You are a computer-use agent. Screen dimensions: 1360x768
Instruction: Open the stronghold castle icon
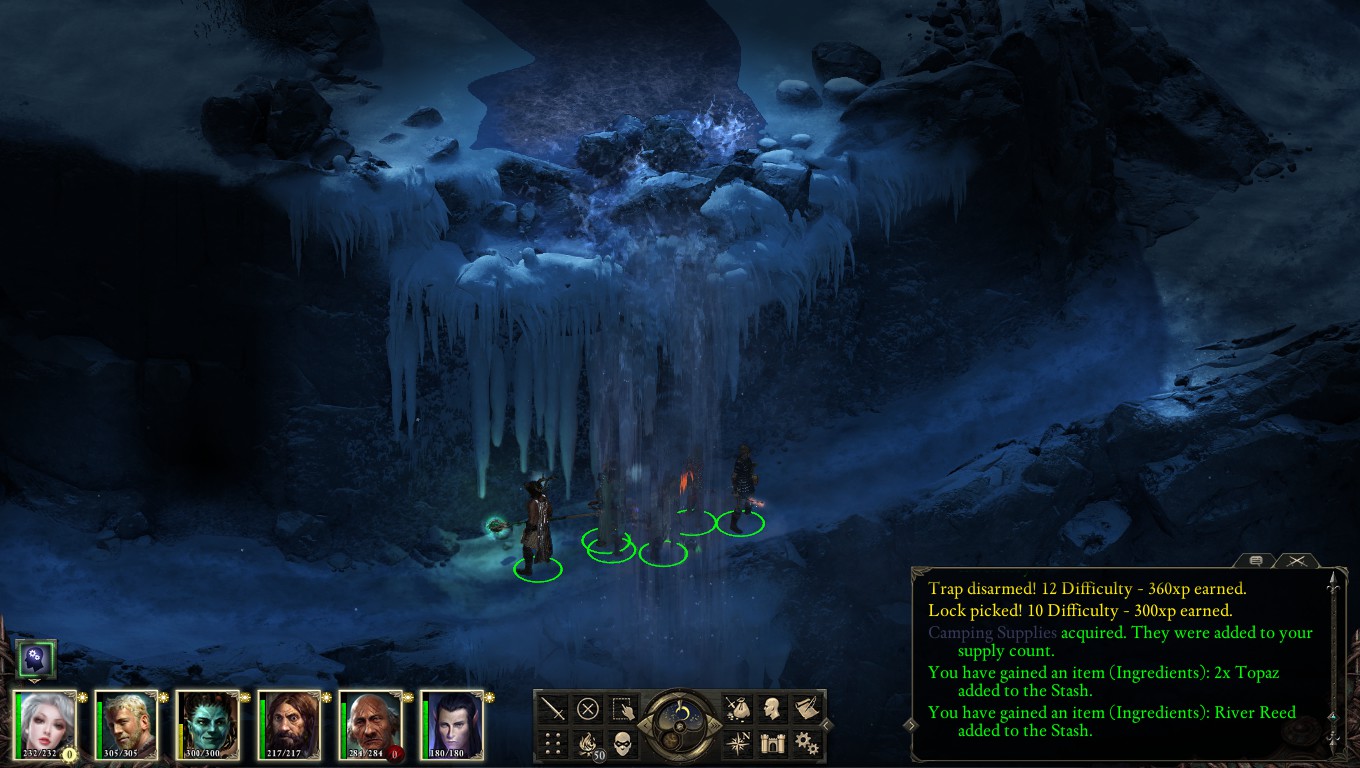(x=772, y=743)
